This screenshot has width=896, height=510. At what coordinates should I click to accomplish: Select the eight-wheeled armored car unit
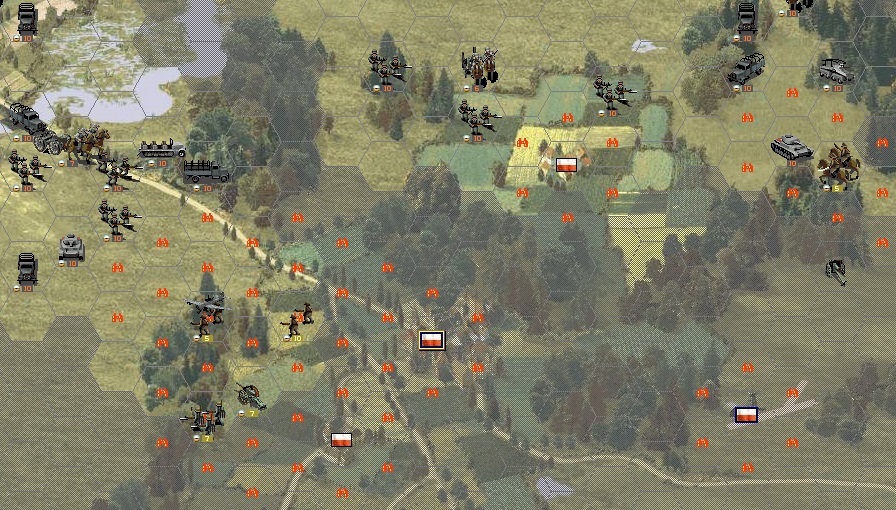836,70
